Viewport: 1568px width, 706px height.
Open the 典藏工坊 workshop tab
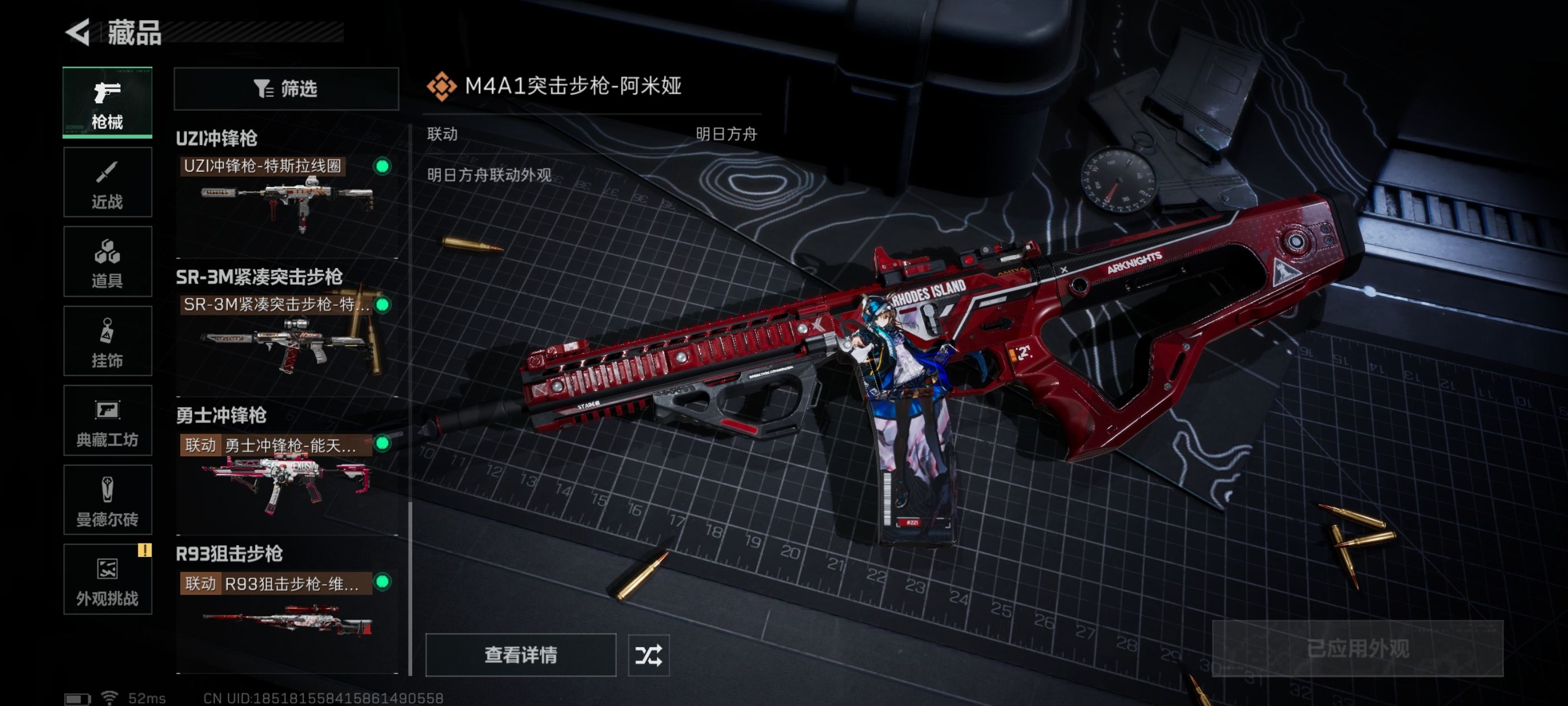(107, 421)
